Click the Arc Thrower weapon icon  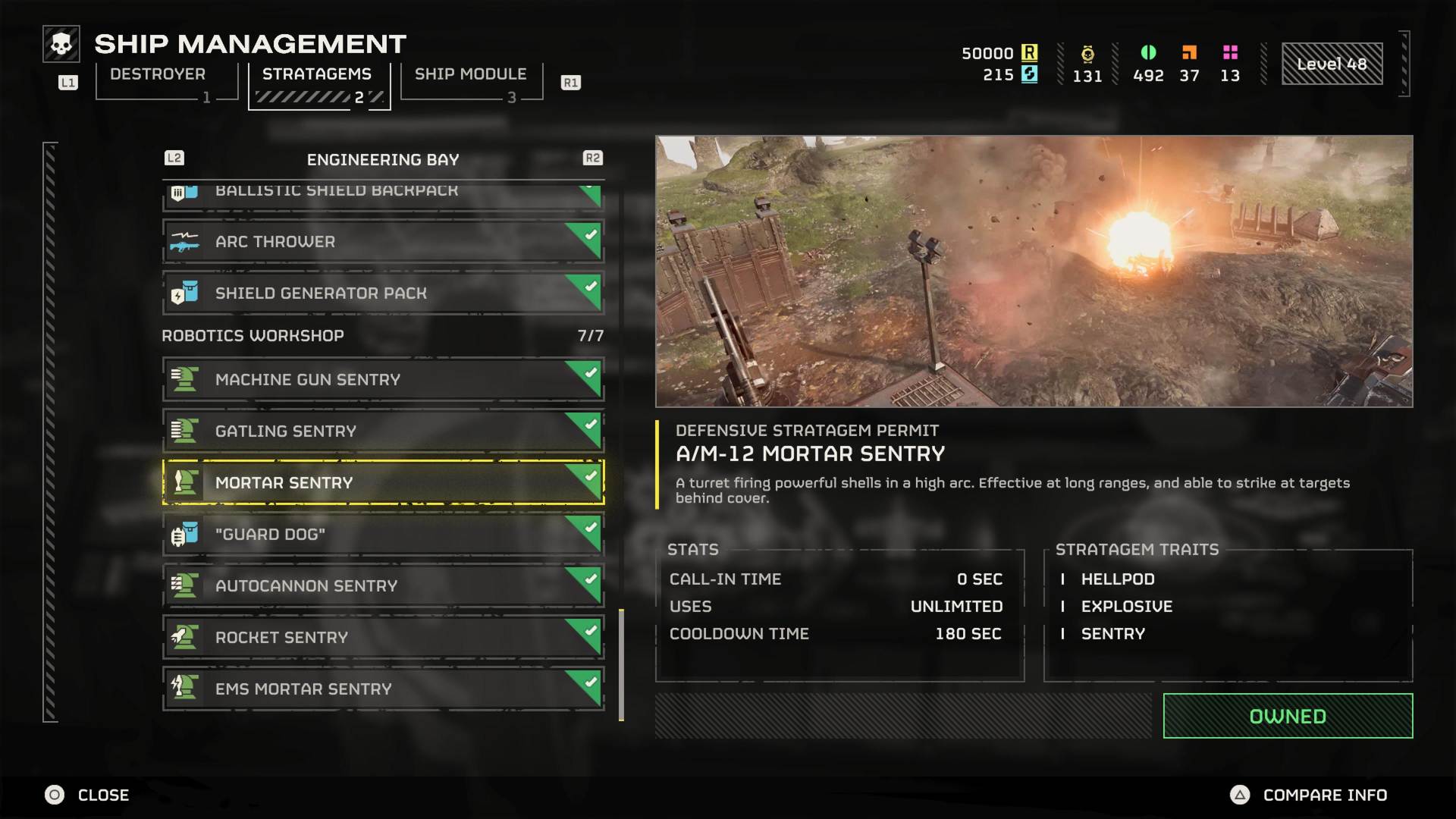tap(184, 241)
